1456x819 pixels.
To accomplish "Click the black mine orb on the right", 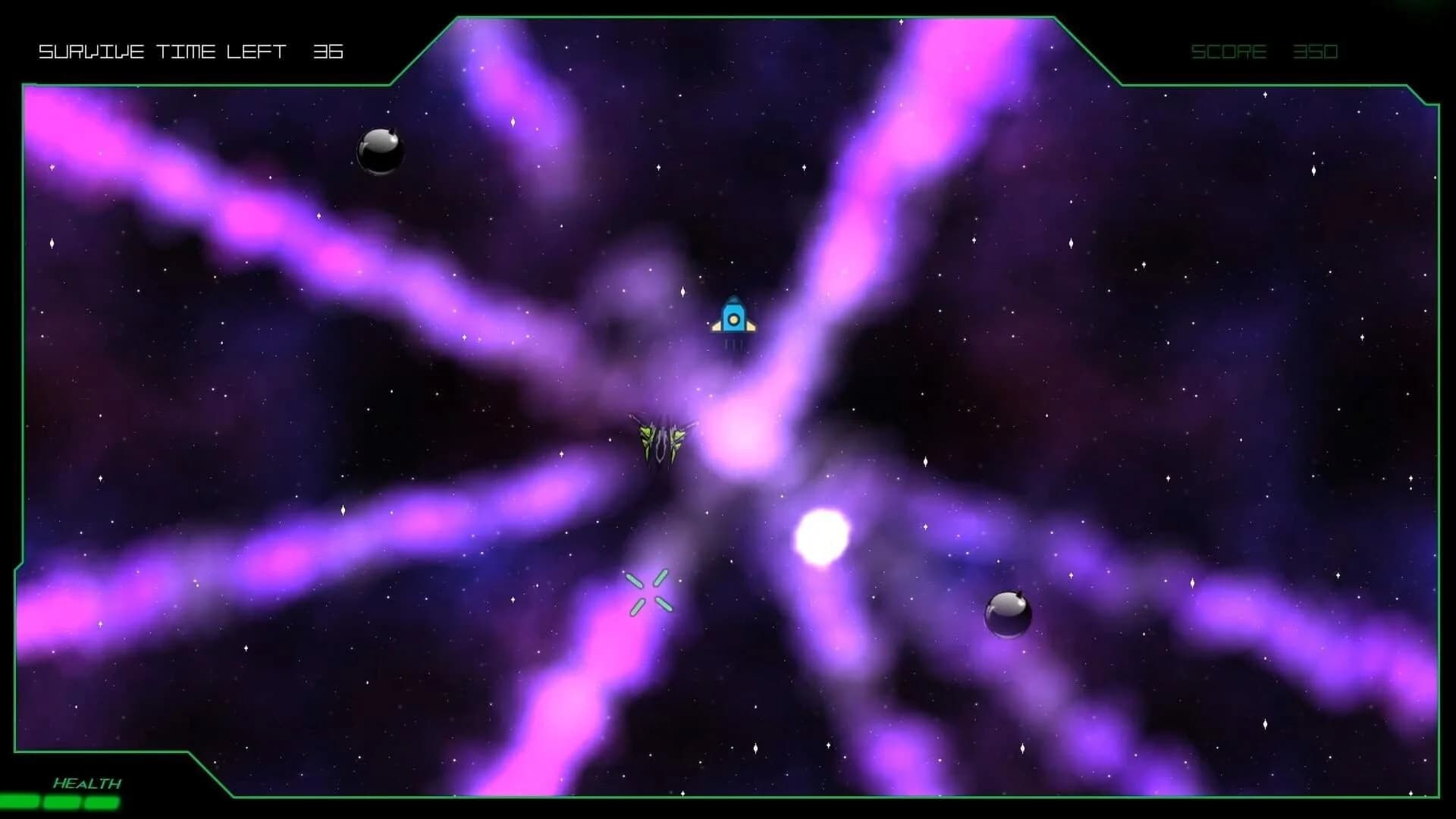I will [1009, 614].
